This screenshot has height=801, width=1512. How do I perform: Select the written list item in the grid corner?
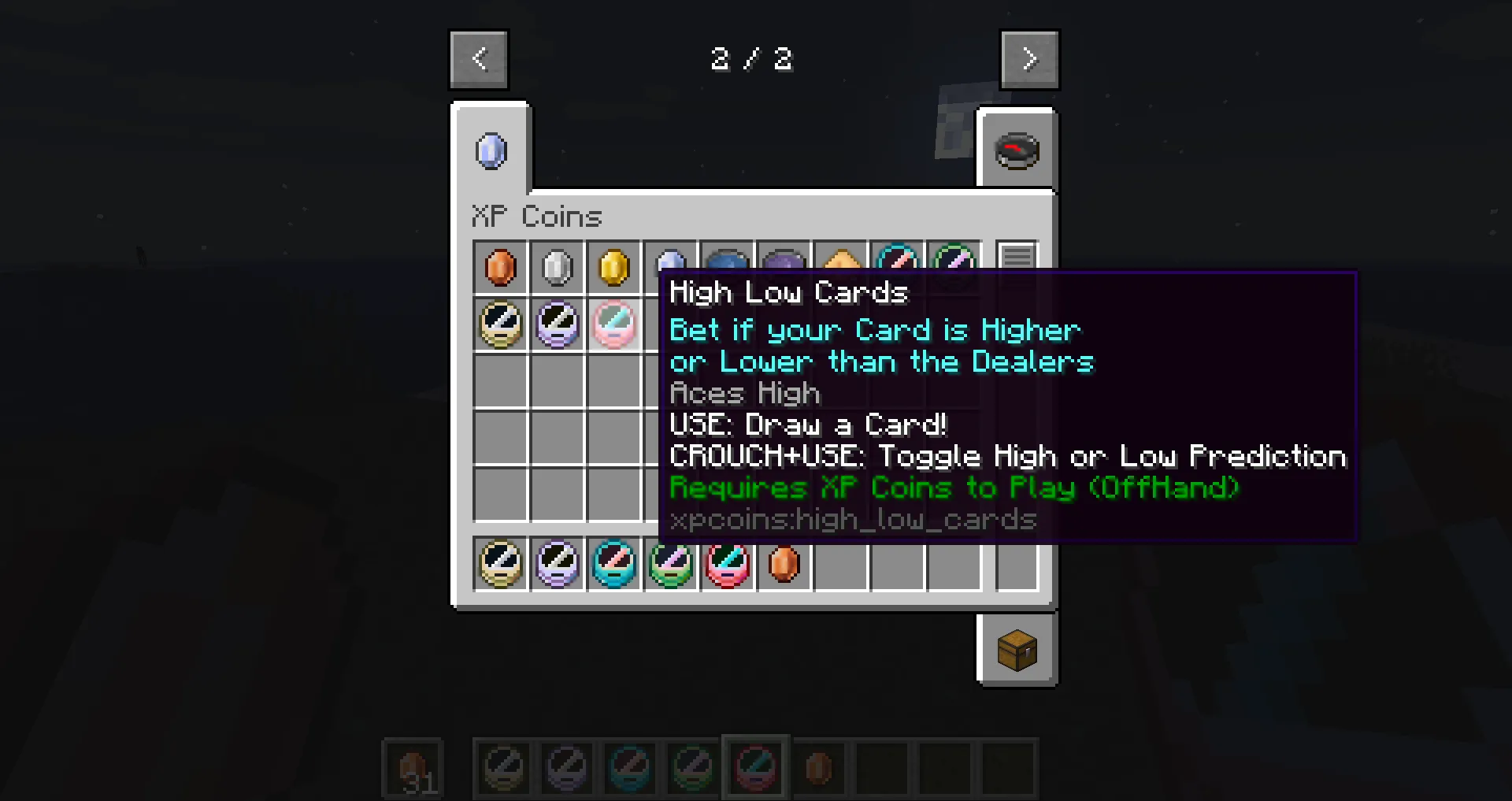[1017, 257]
